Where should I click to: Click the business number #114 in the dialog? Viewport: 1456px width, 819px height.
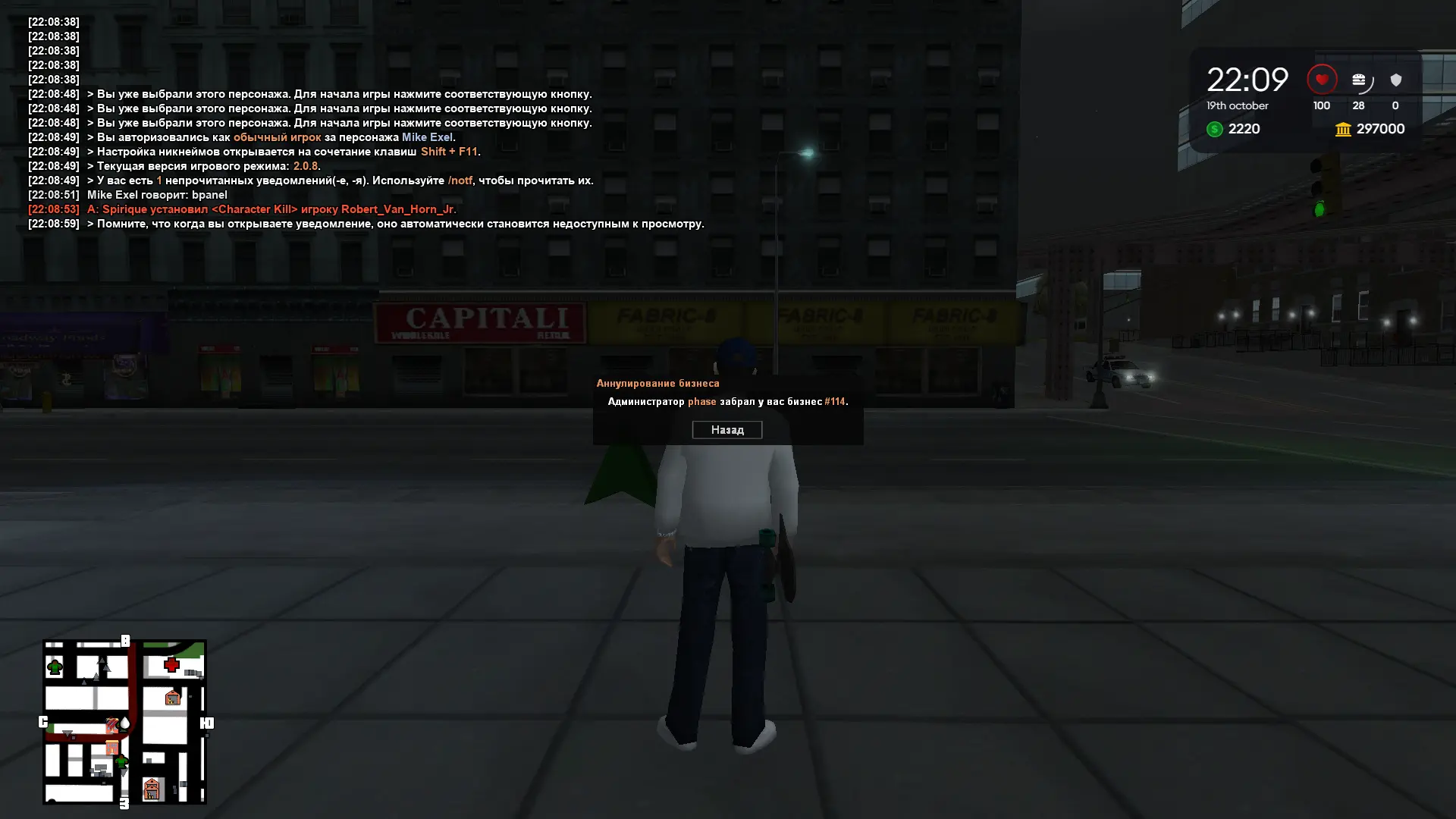[833, 401]
